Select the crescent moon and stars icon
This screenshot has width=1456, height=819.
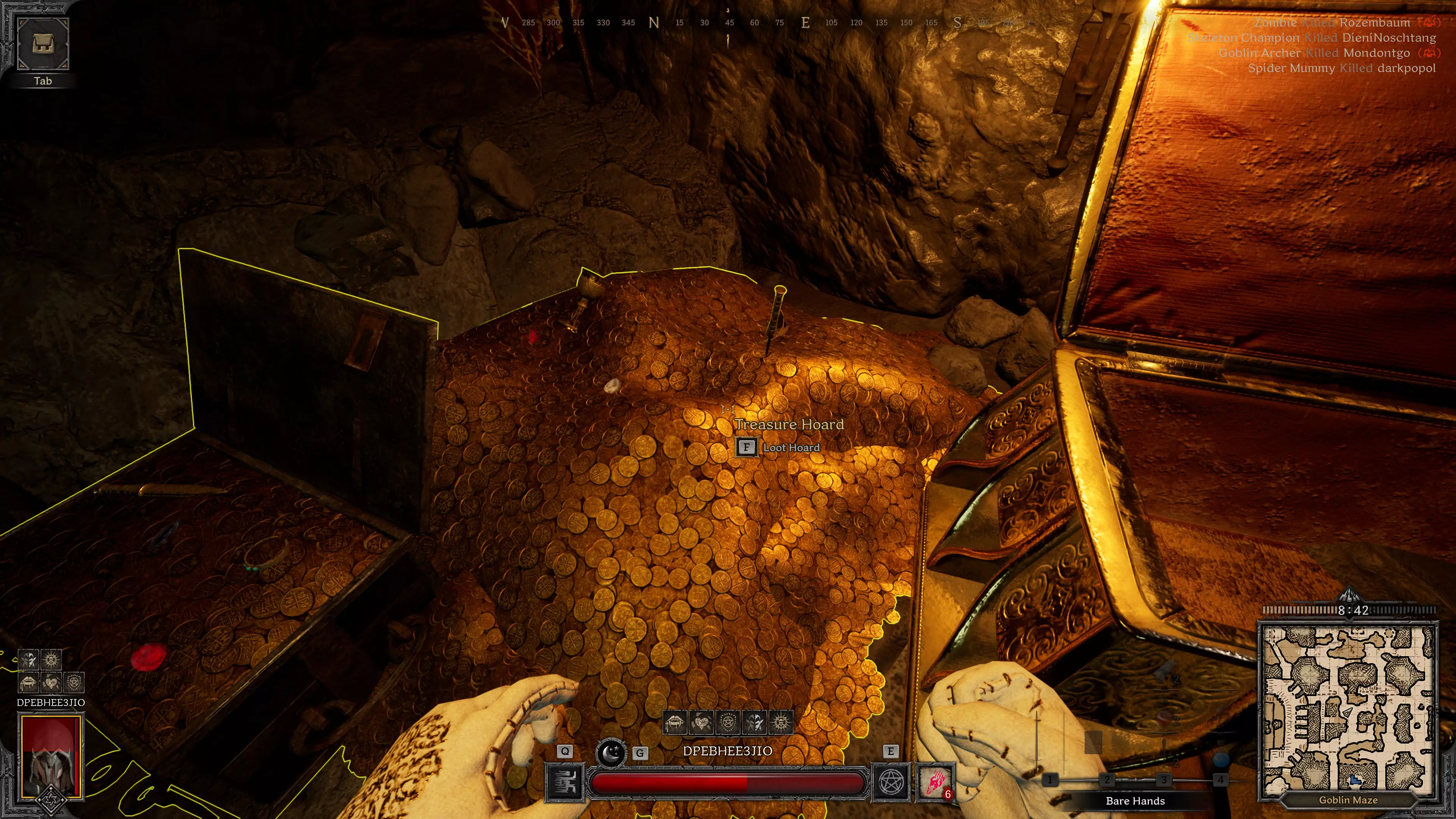611,753
